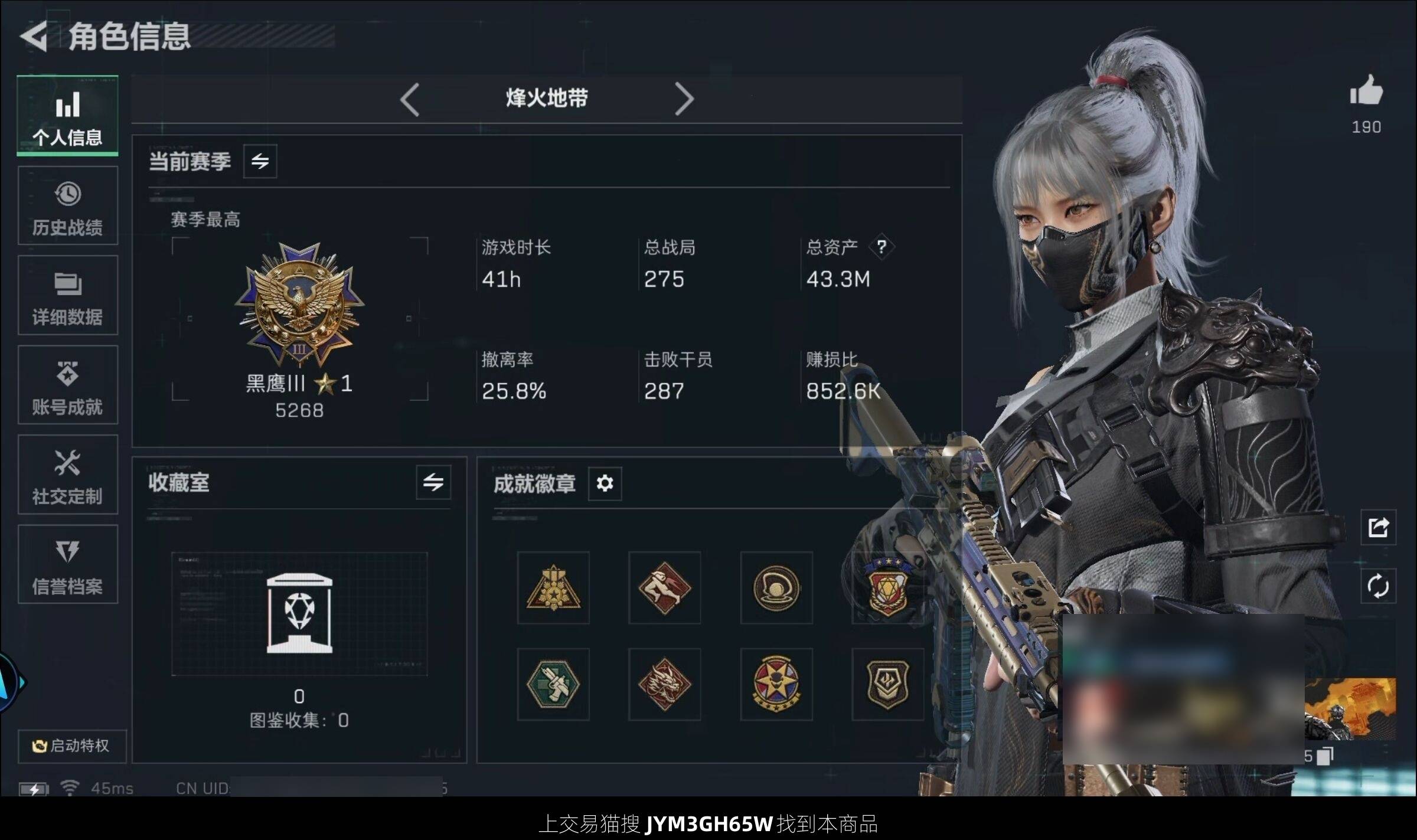Screen dimensions: 1417x840
Task: Open the 成就徽章 gear settings
Action: (x=605, y=483)
